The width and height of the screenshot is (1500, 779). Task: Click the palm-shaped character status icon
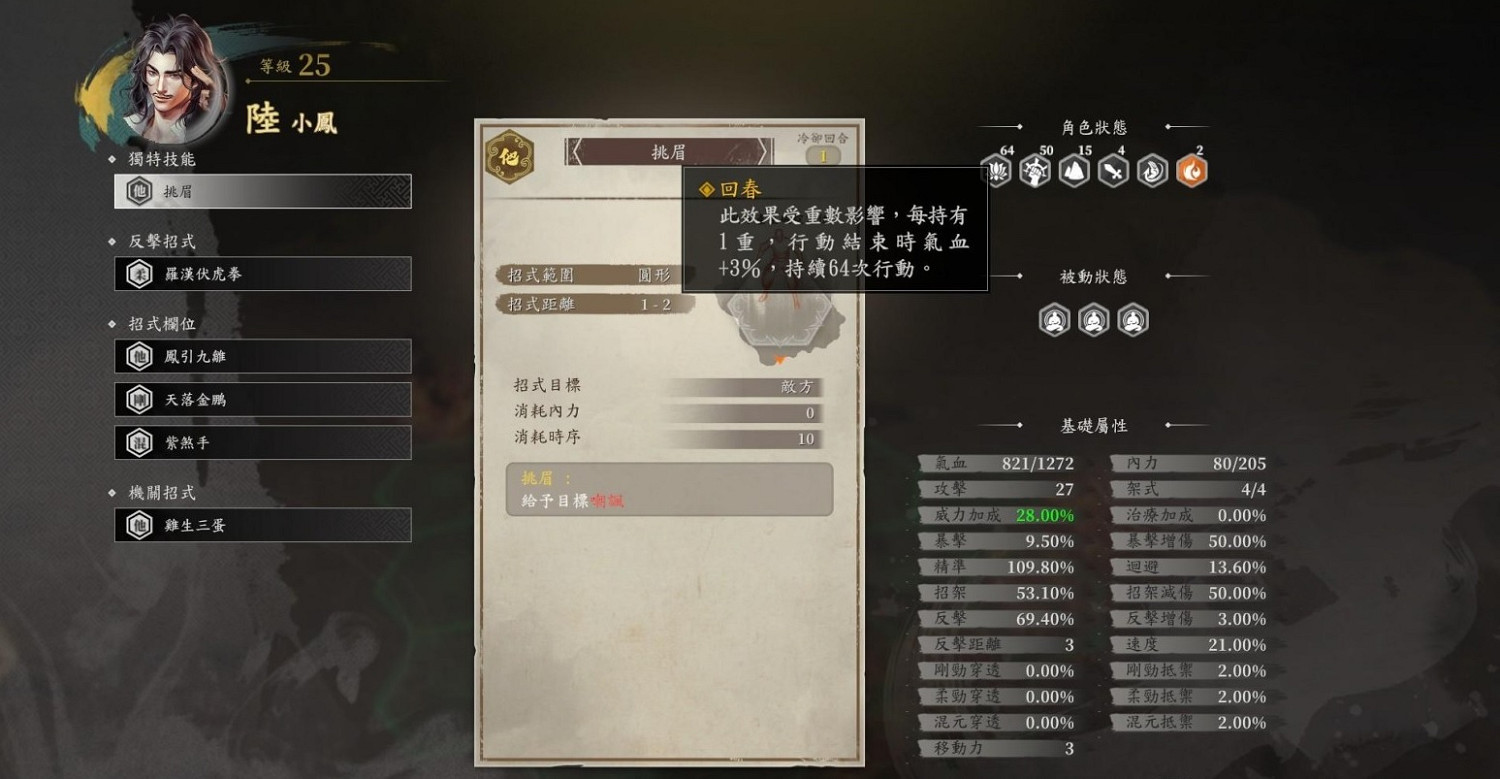[x=1151, y=170]
